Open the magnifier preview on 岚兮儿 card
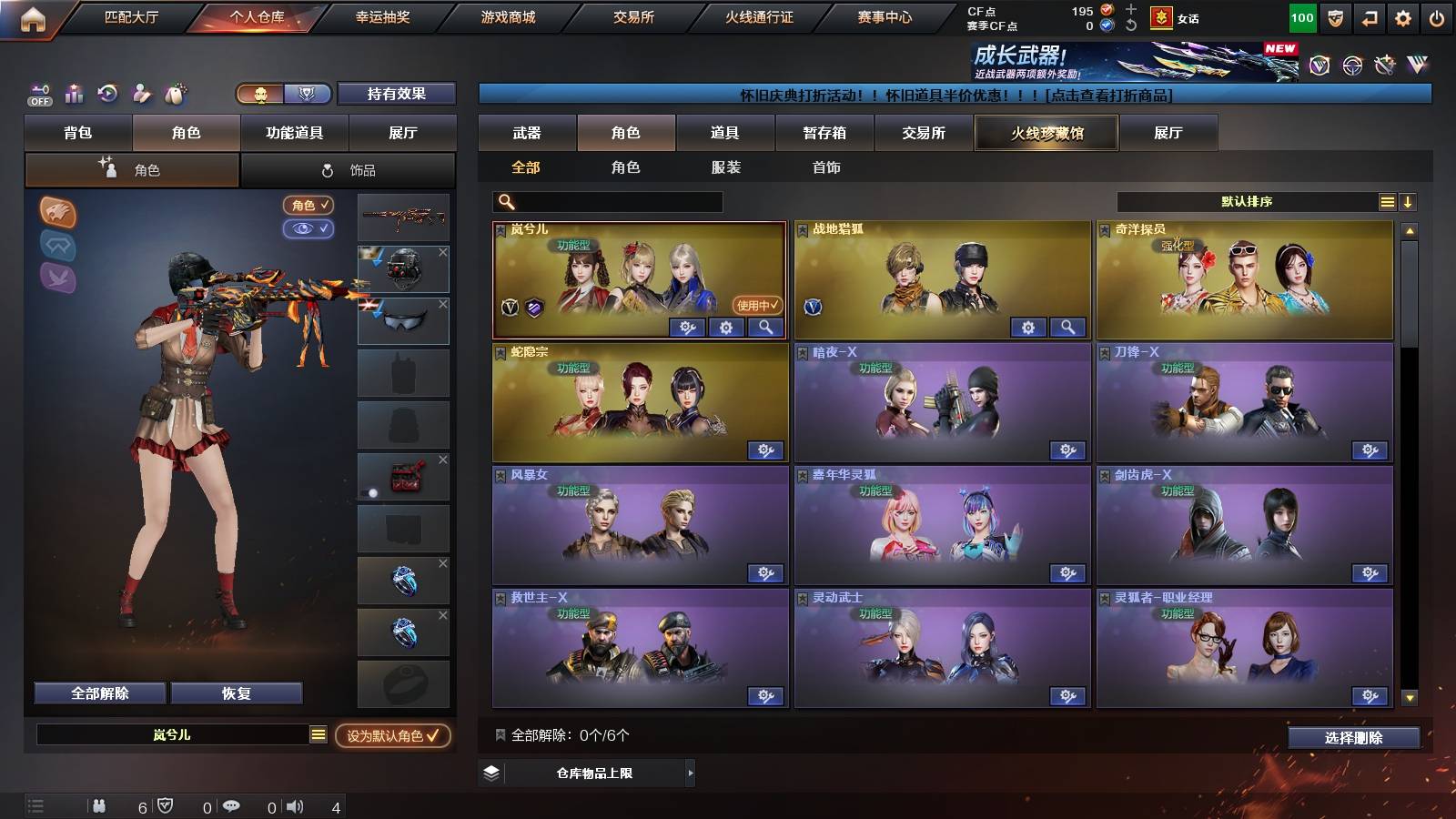The image size is (1456, 819). [768, 327]
